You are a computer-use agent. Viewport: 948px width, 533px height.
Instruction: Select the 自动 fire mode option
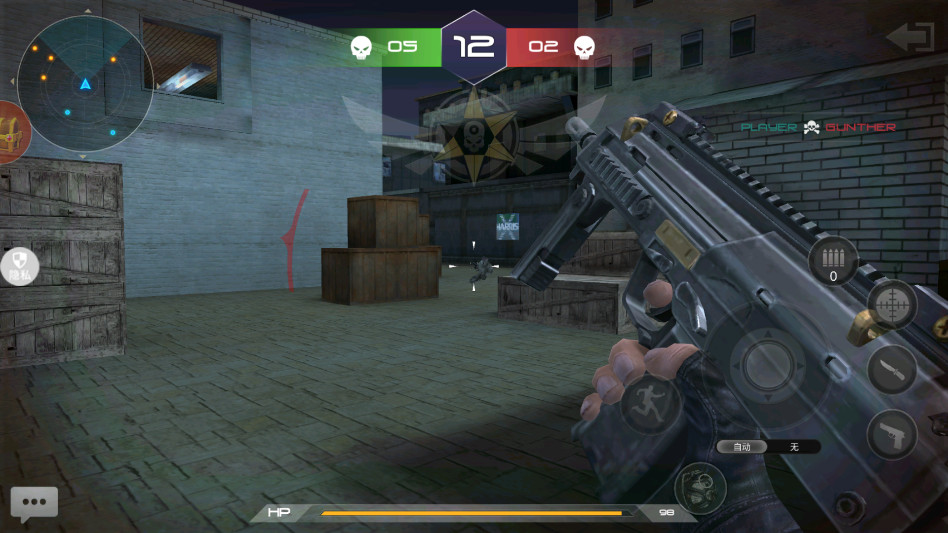point(742,447)
